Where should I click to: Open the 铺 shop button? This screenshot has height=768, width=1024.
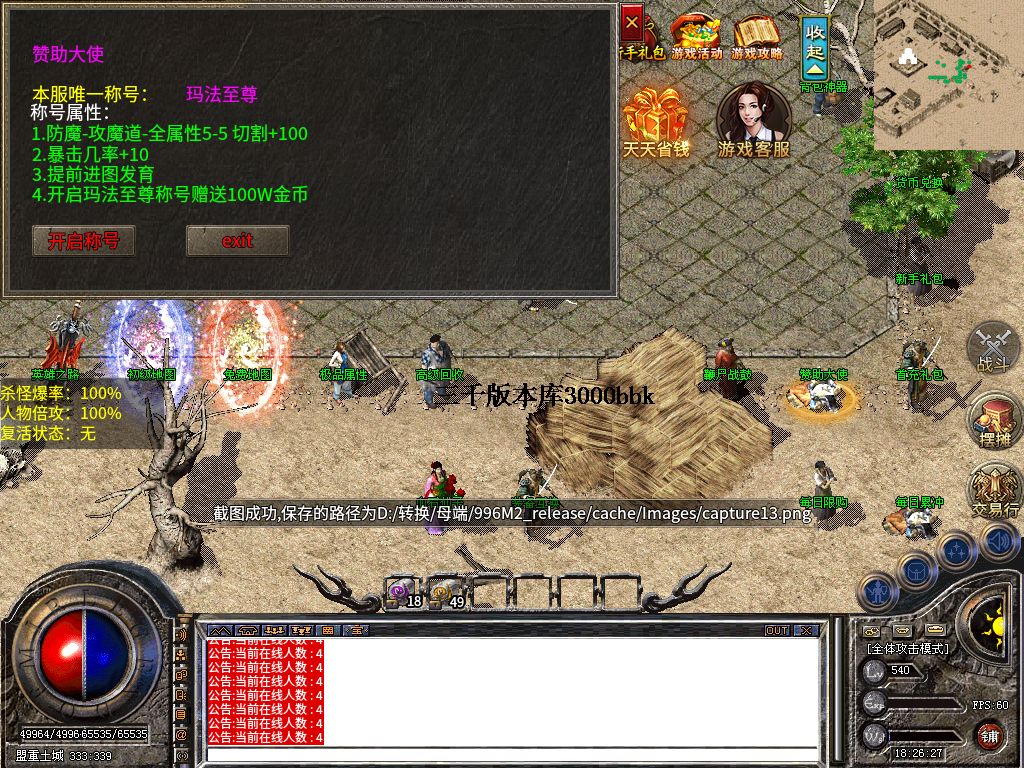989,736
